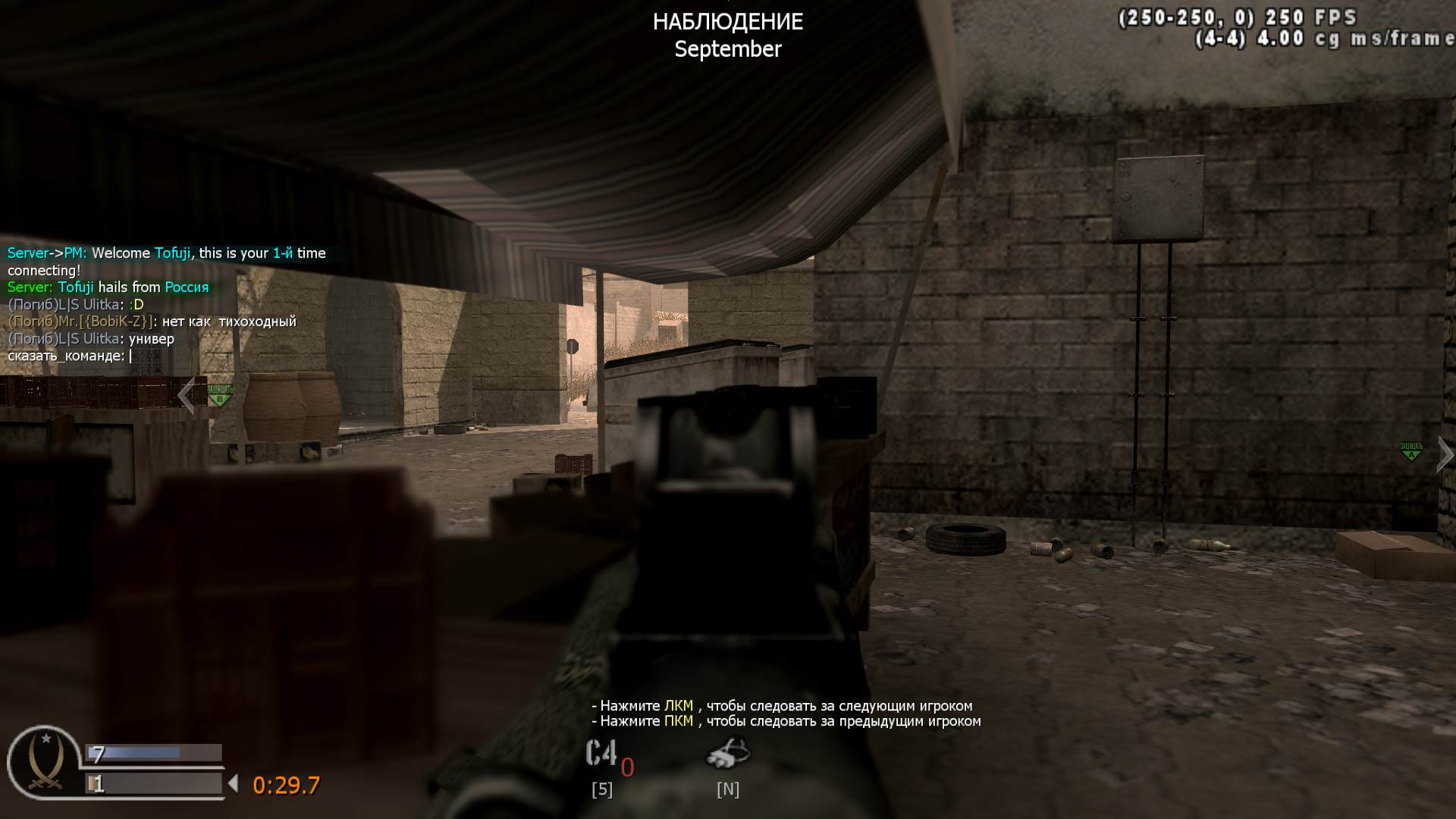Click the red C4 count zero
This screenshot has width=1456, height=819.
(x=626, y=768)
